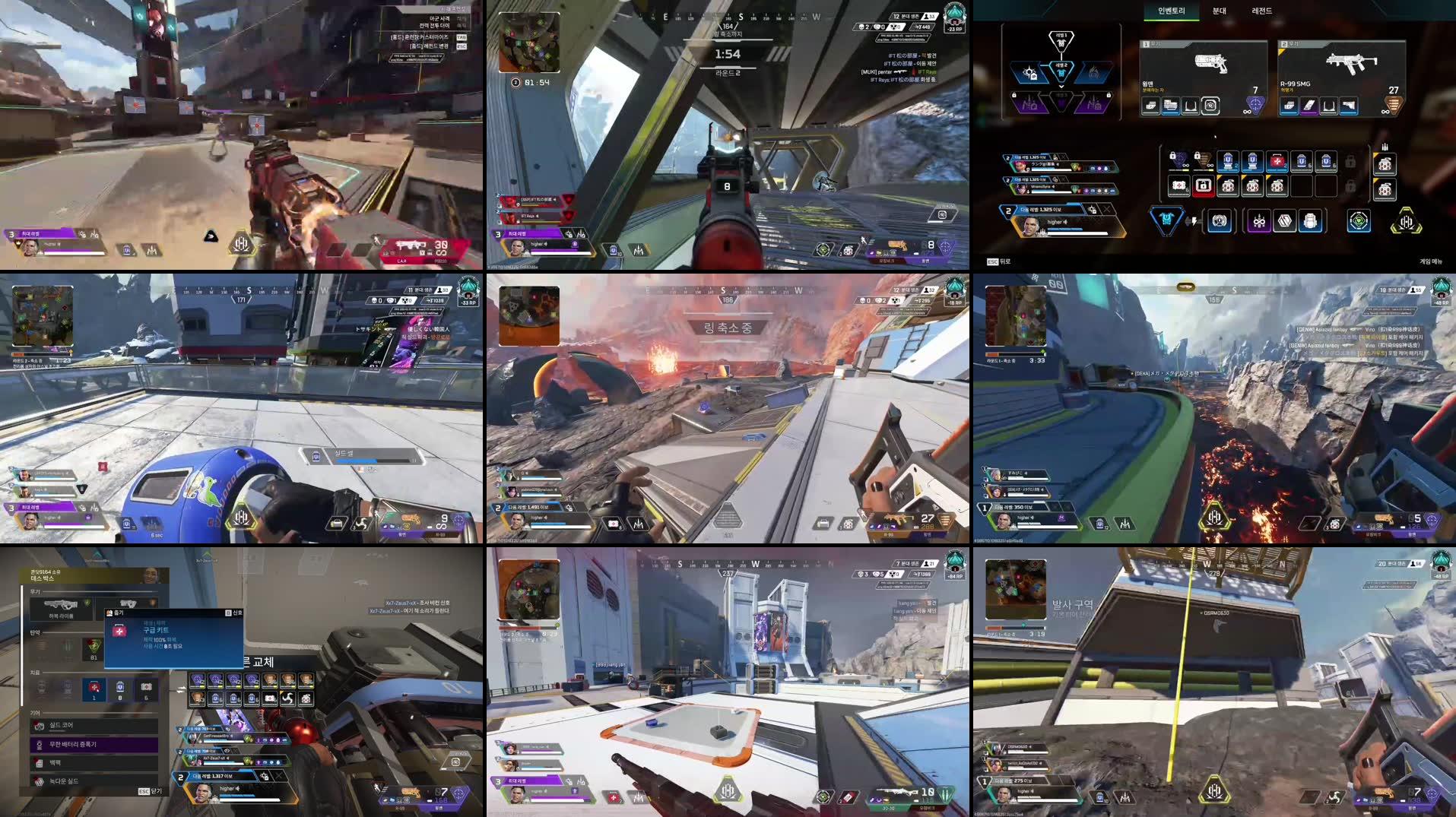The height and width of the screenshot is (817, 1456).
Task: Expand the locked left 레벨 3 perk branch
Action: [x=1030, y=104]
